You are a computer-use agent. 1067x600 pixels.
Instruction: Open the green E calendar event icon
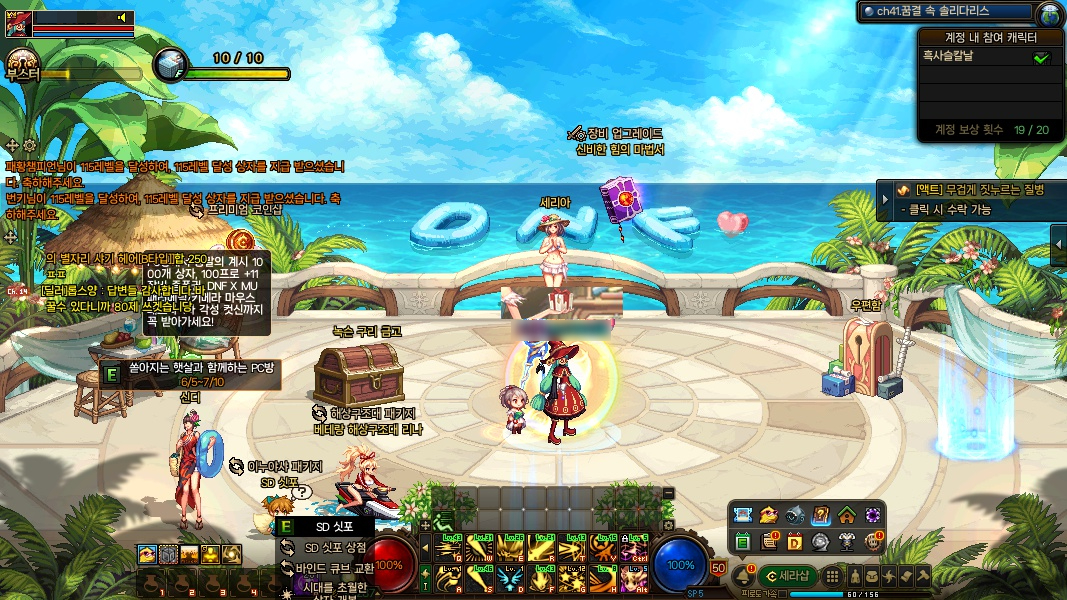742,541
